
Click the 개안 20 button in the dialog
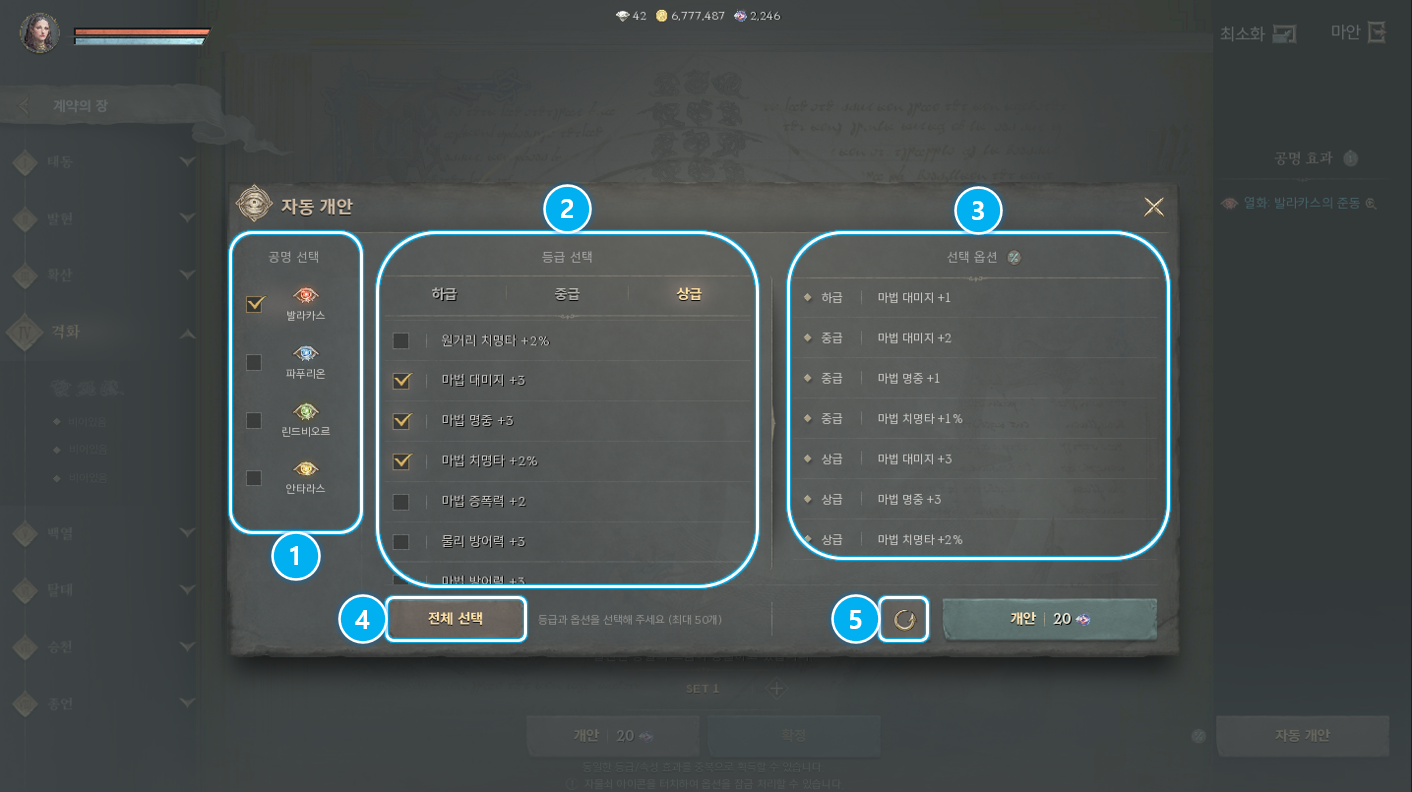1049,618
